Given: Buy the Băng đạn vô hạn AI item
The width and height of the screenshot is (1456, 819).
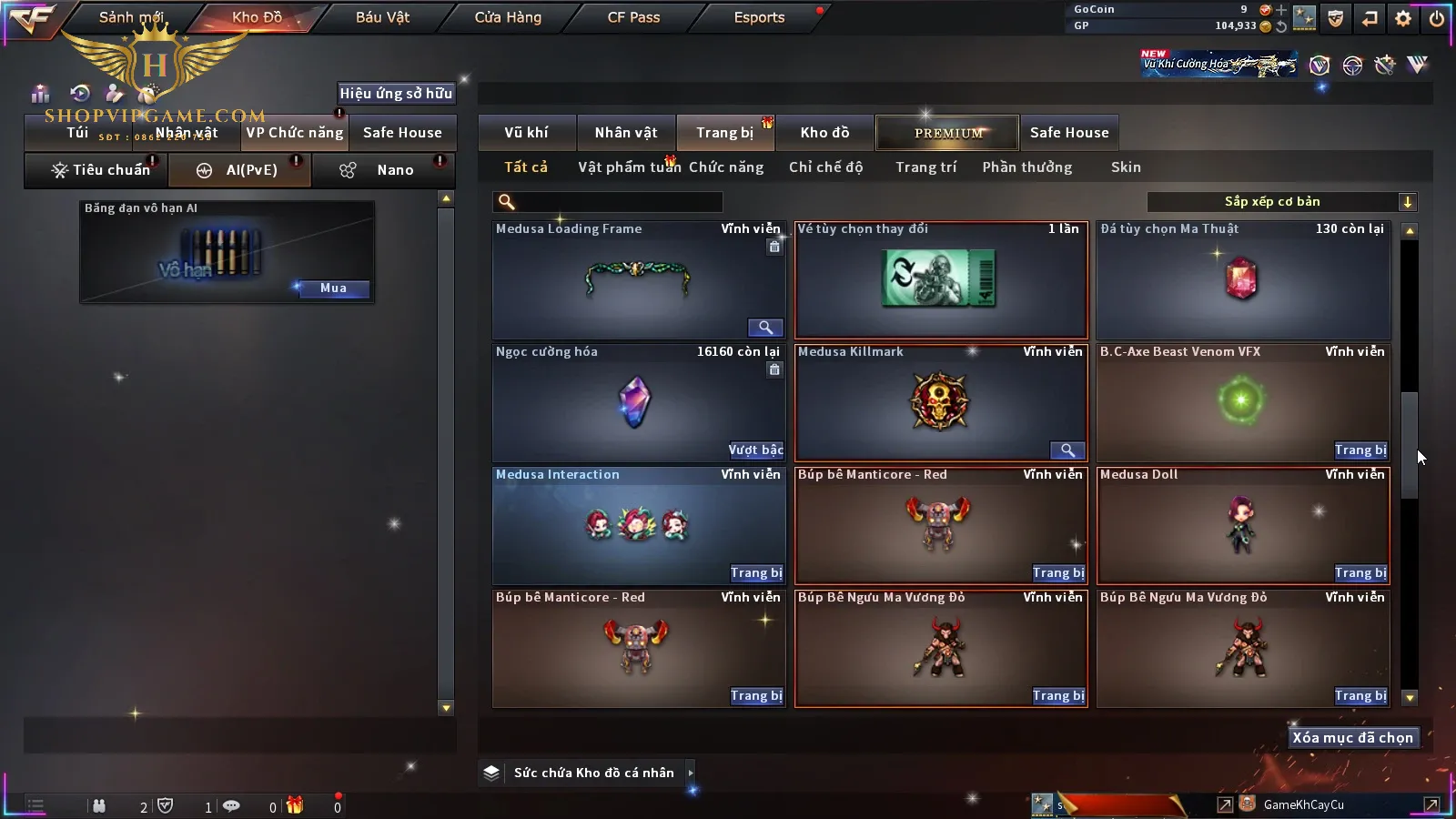Looking at the screenshot, I should [333, 288].
